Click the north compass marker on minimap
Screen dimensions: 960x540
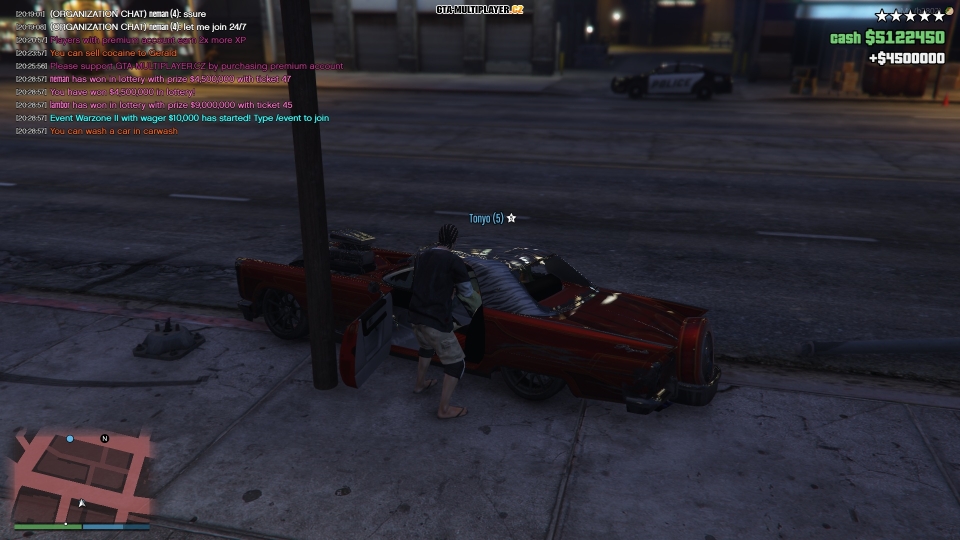(104, 438)
